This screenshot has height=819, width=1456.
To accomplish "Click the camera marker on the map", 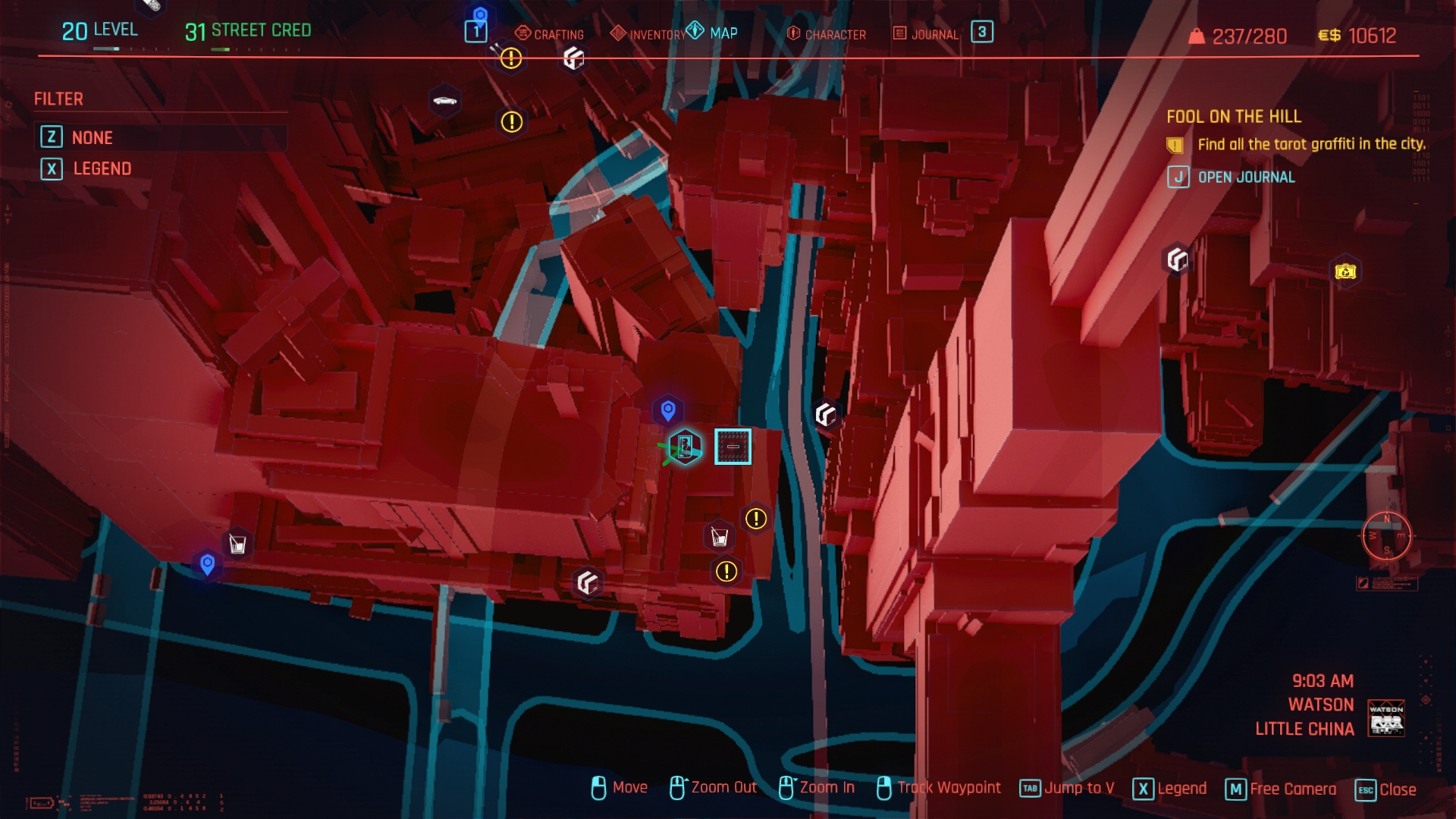I will [x=1345, y=271].
